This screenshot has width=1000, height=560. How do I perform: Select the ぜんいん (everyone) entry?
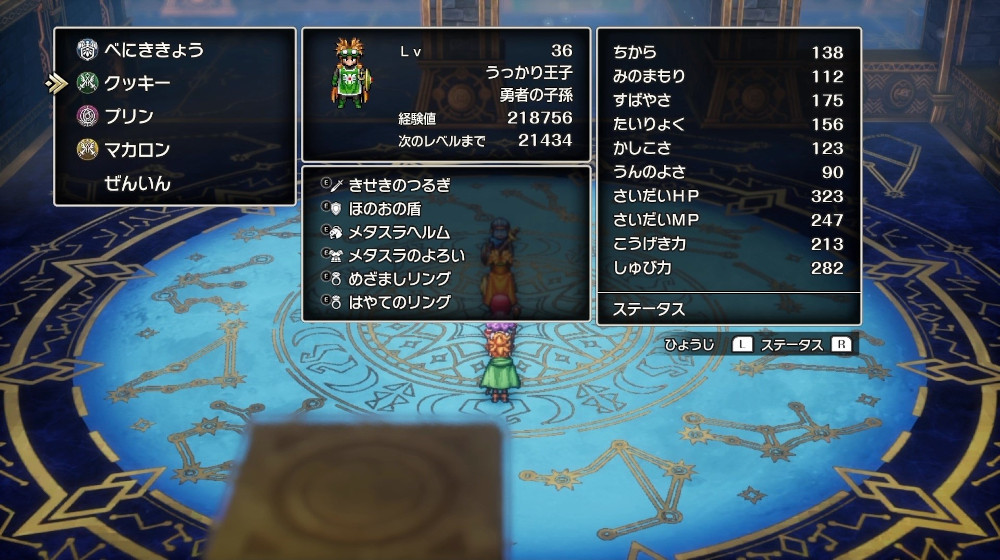coord(137,184)
